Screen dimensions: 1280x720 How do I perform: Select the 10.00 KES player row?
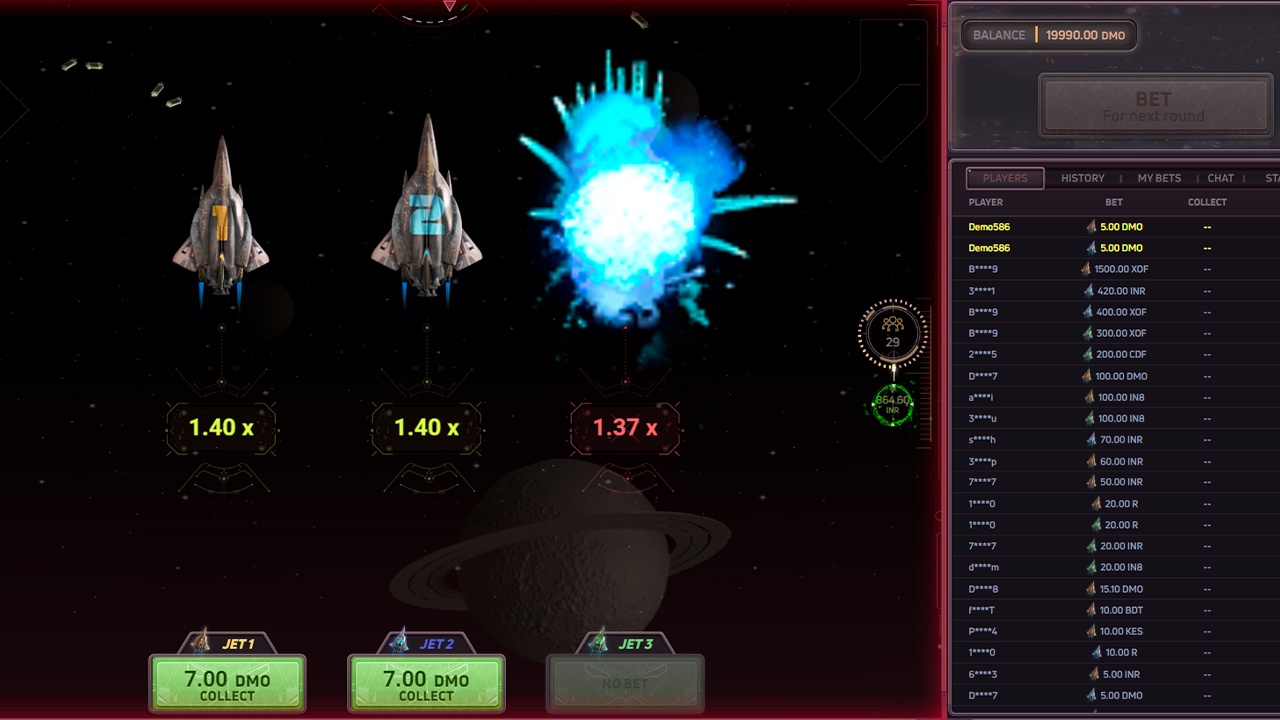(1114, 631)
